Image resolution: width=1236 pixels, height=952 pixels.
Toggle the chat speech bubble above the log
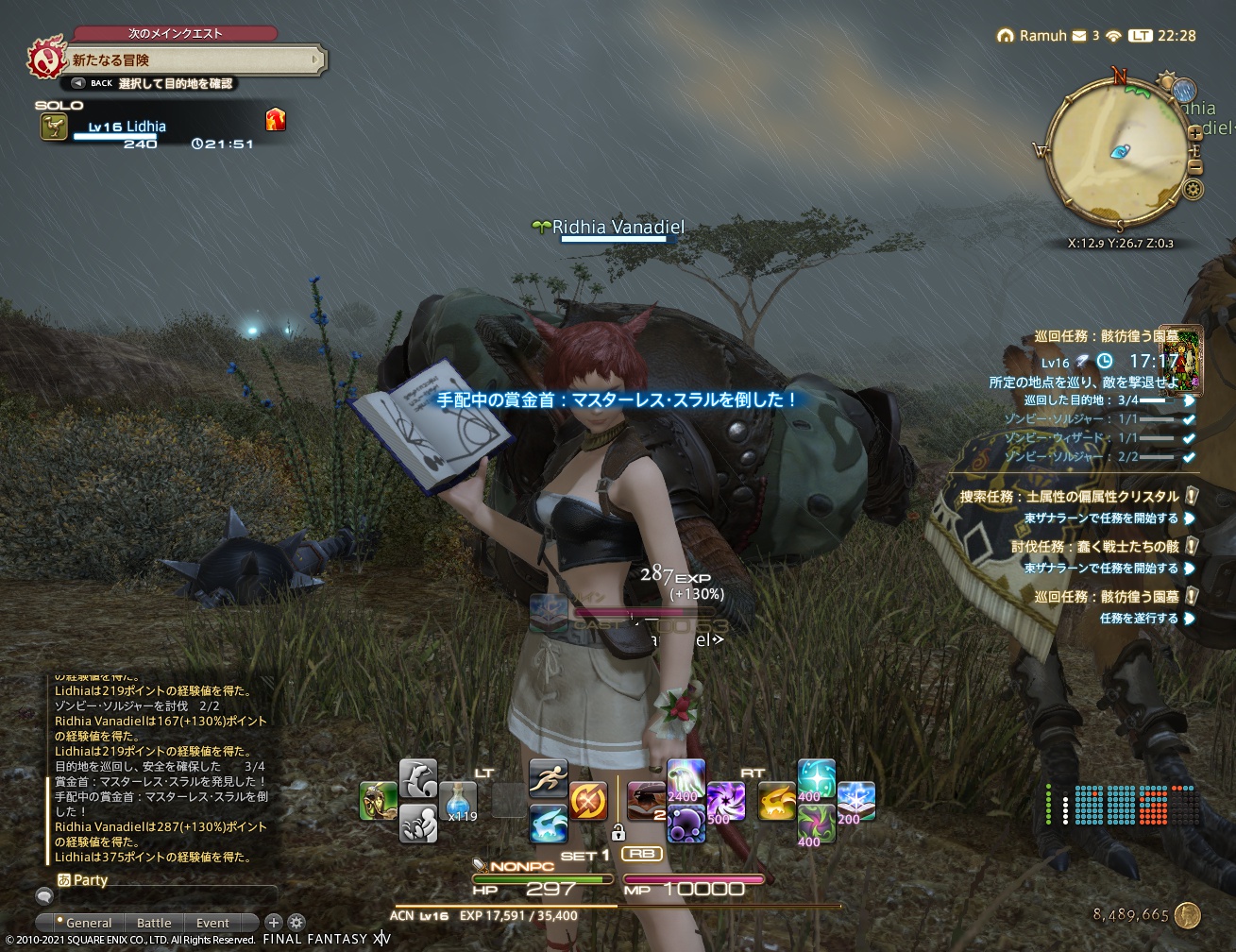click(45, 896)
